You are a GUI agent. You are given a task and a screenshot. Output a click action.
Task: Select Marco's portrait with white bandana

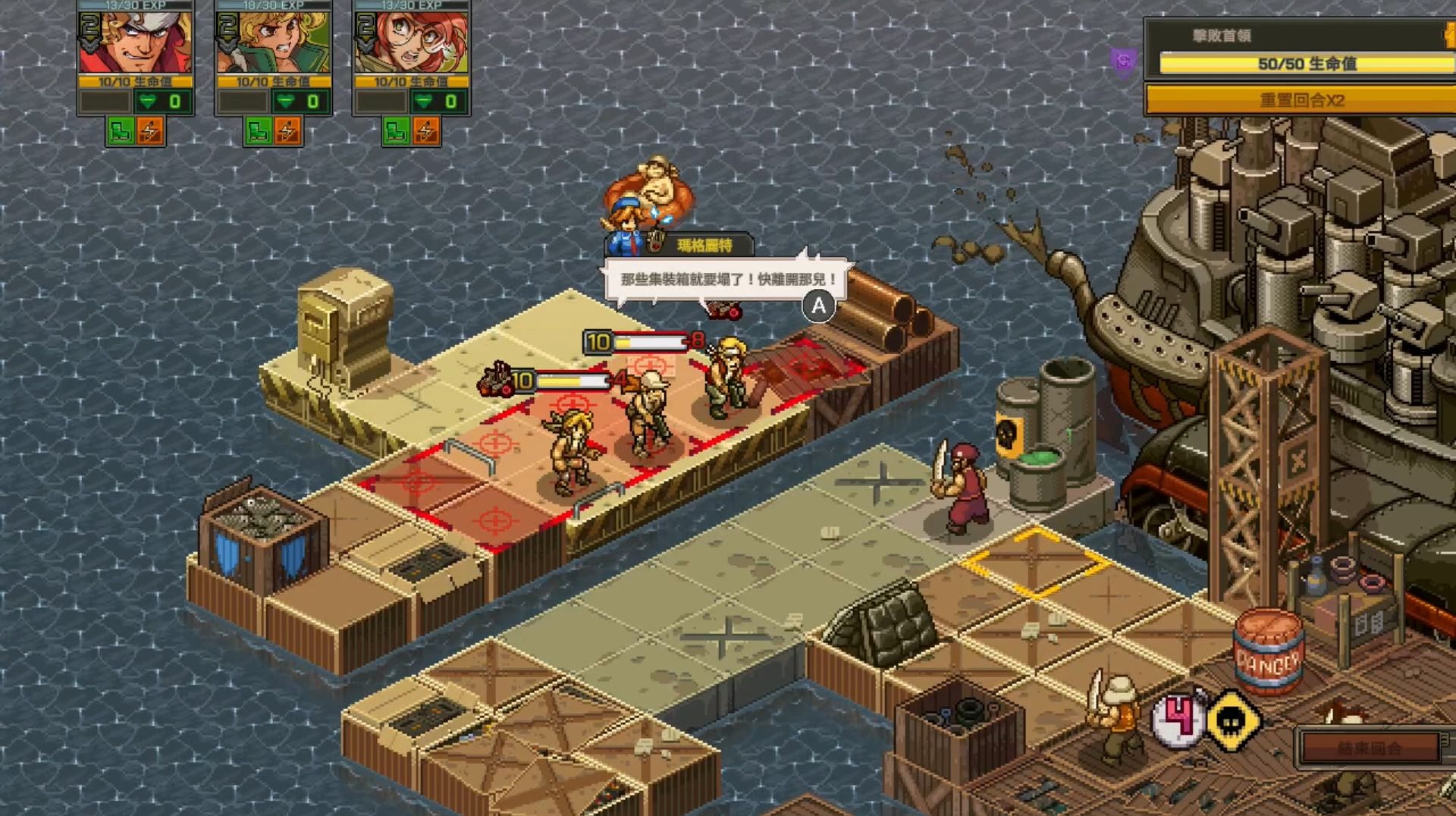[x=135, y=42]
